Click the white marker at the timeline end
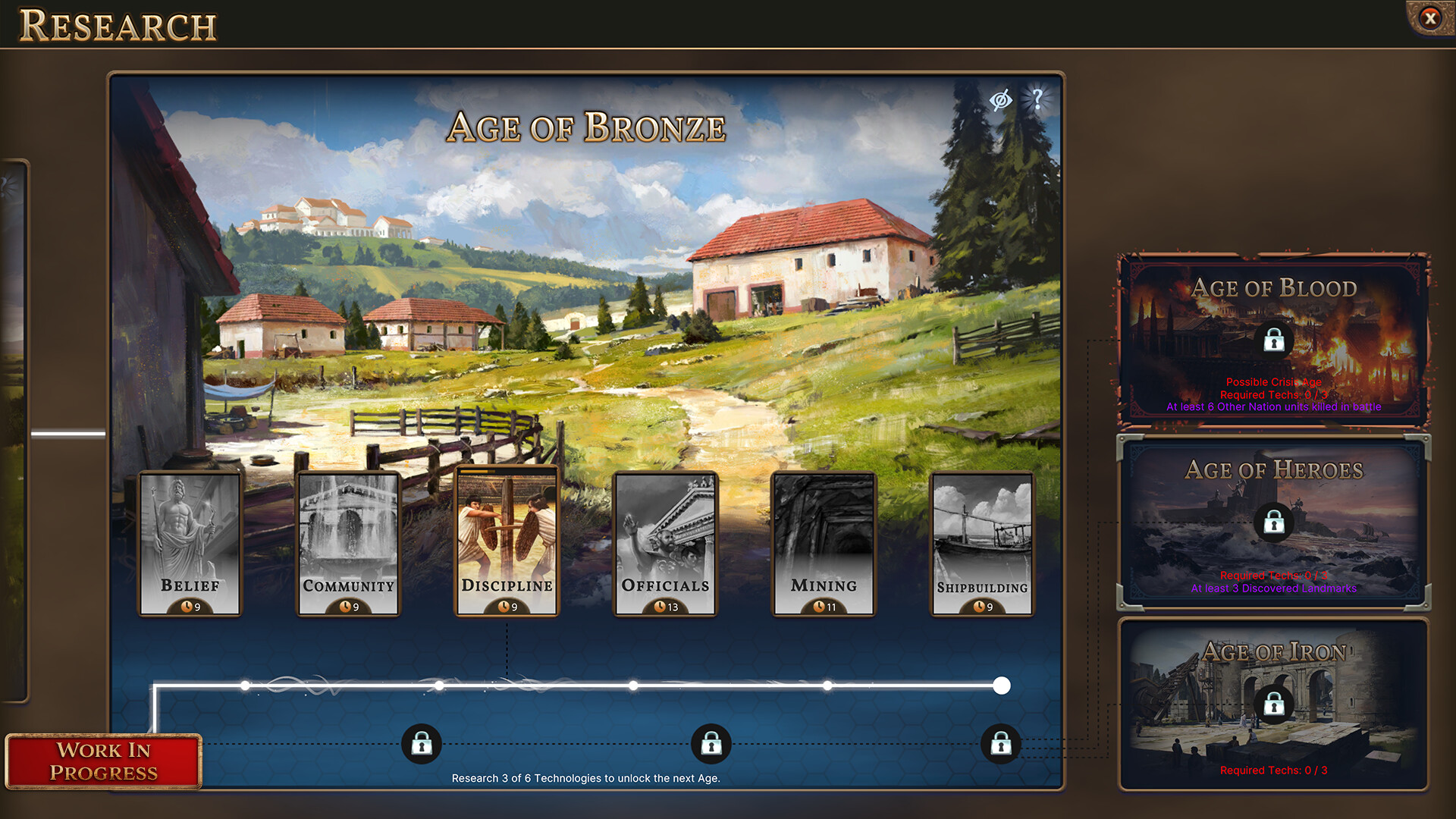This screenshot has width=1456, height=819. 1004,686
